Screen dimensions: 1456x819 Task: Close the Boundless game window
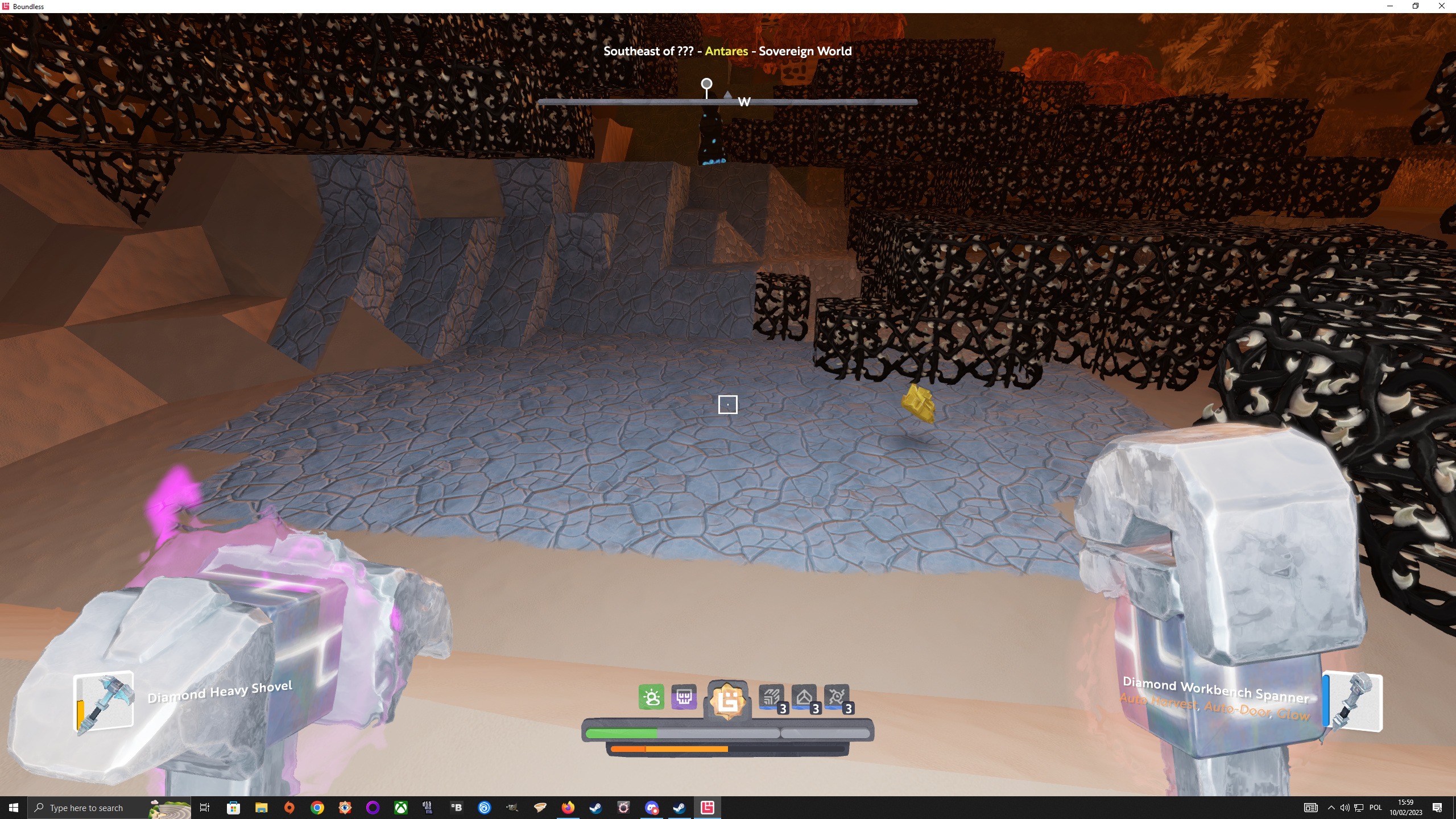pos(1441,6)
